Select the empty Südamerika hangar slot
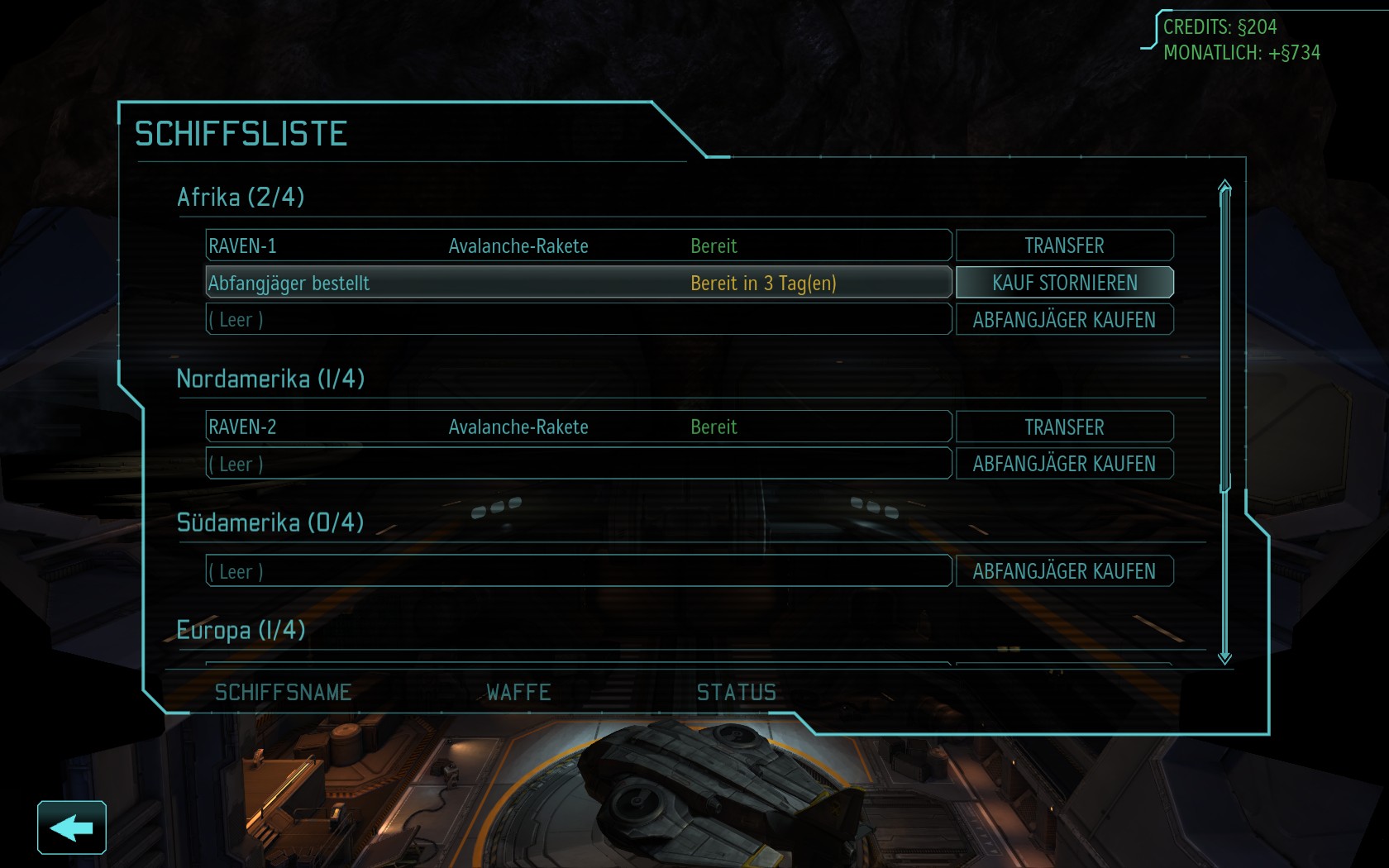This screenshot has height=868, width=1389. pos(578,571)
